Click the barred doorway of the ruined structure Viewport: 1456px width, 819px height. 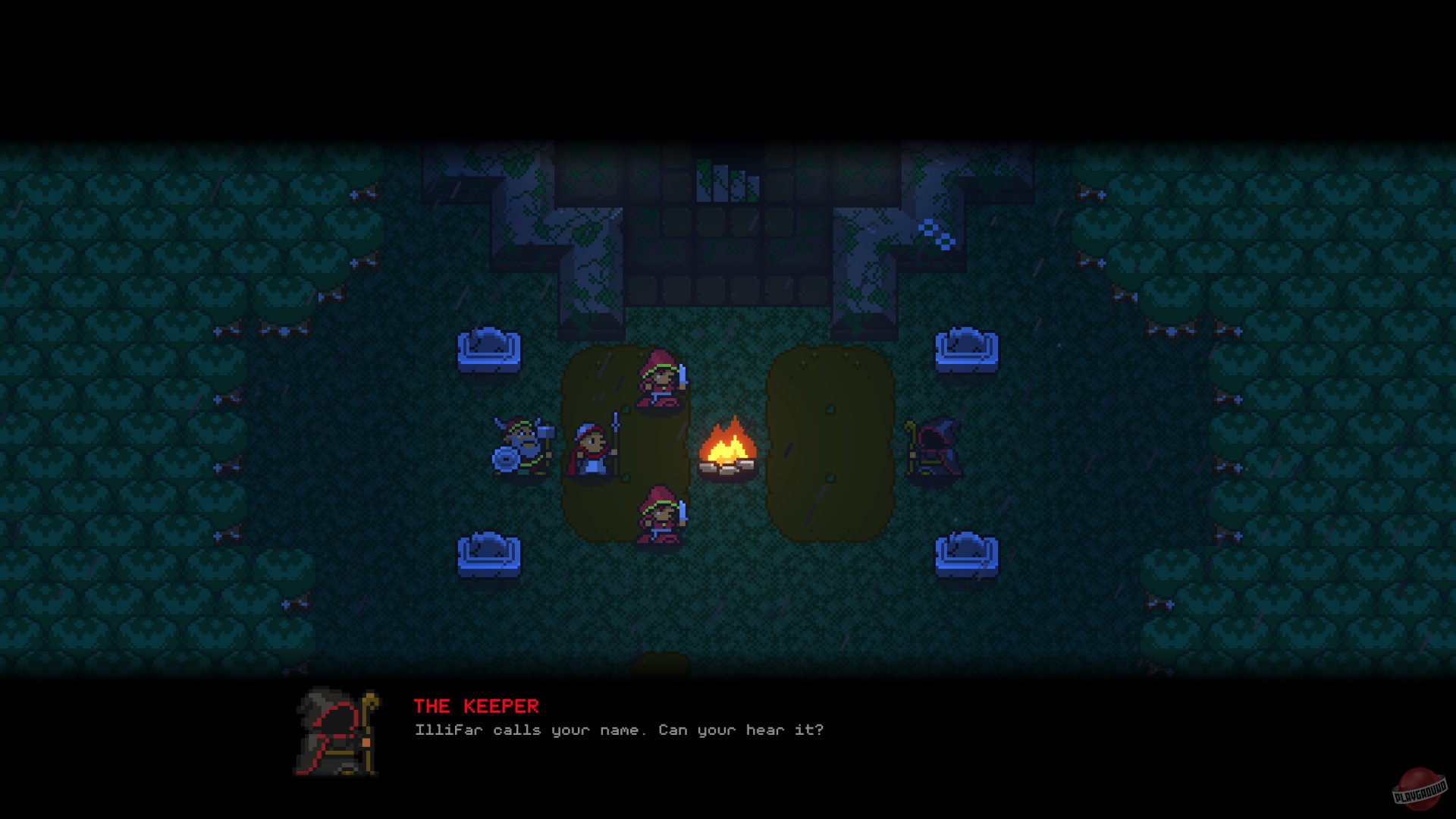point(726,182)
